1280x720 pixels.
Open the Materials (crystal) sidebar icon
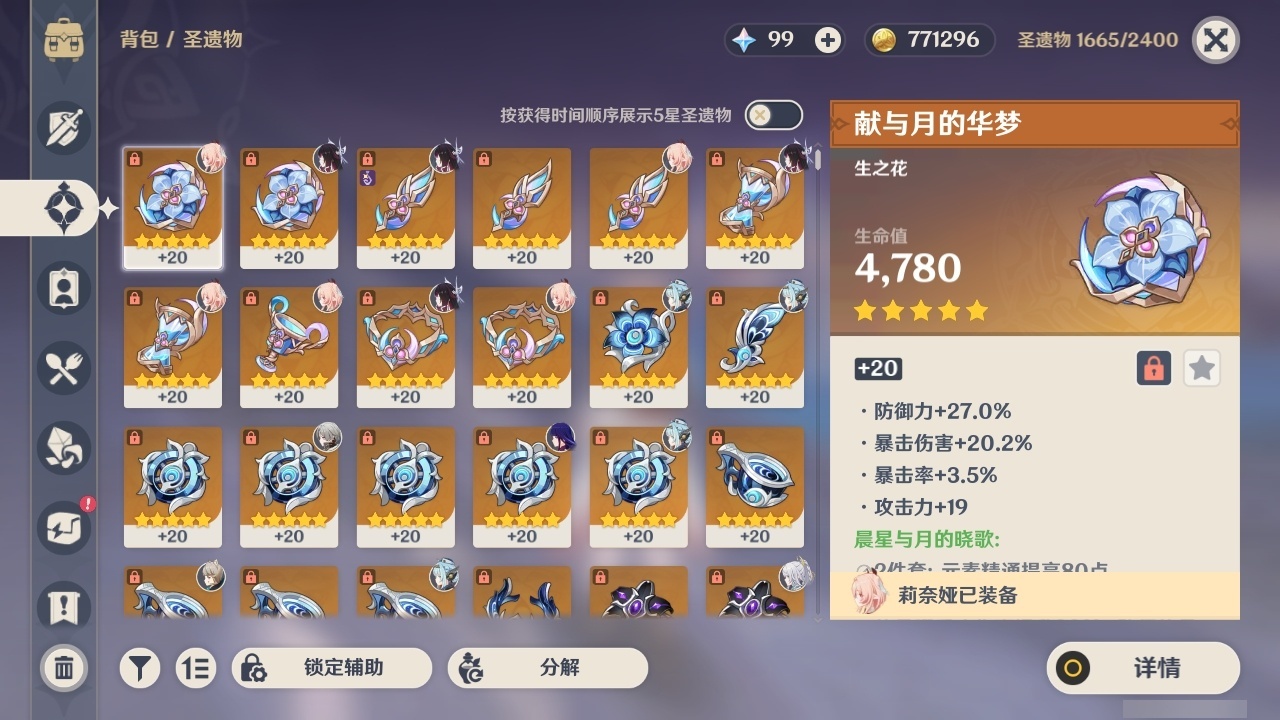tap(63, 448)
